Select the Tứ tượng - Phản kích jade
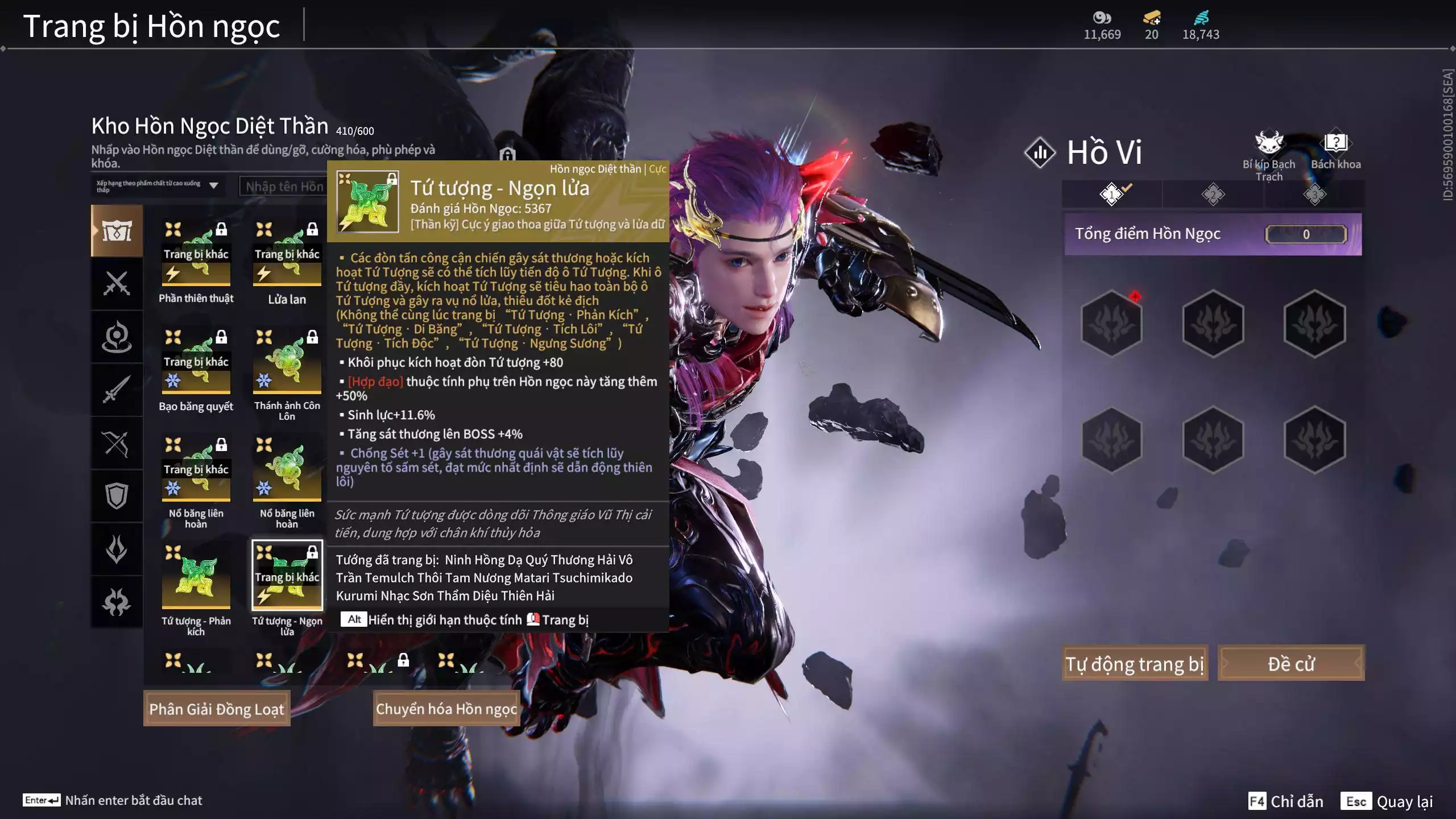The image size is (1456, 819). [x=196, y=577]
